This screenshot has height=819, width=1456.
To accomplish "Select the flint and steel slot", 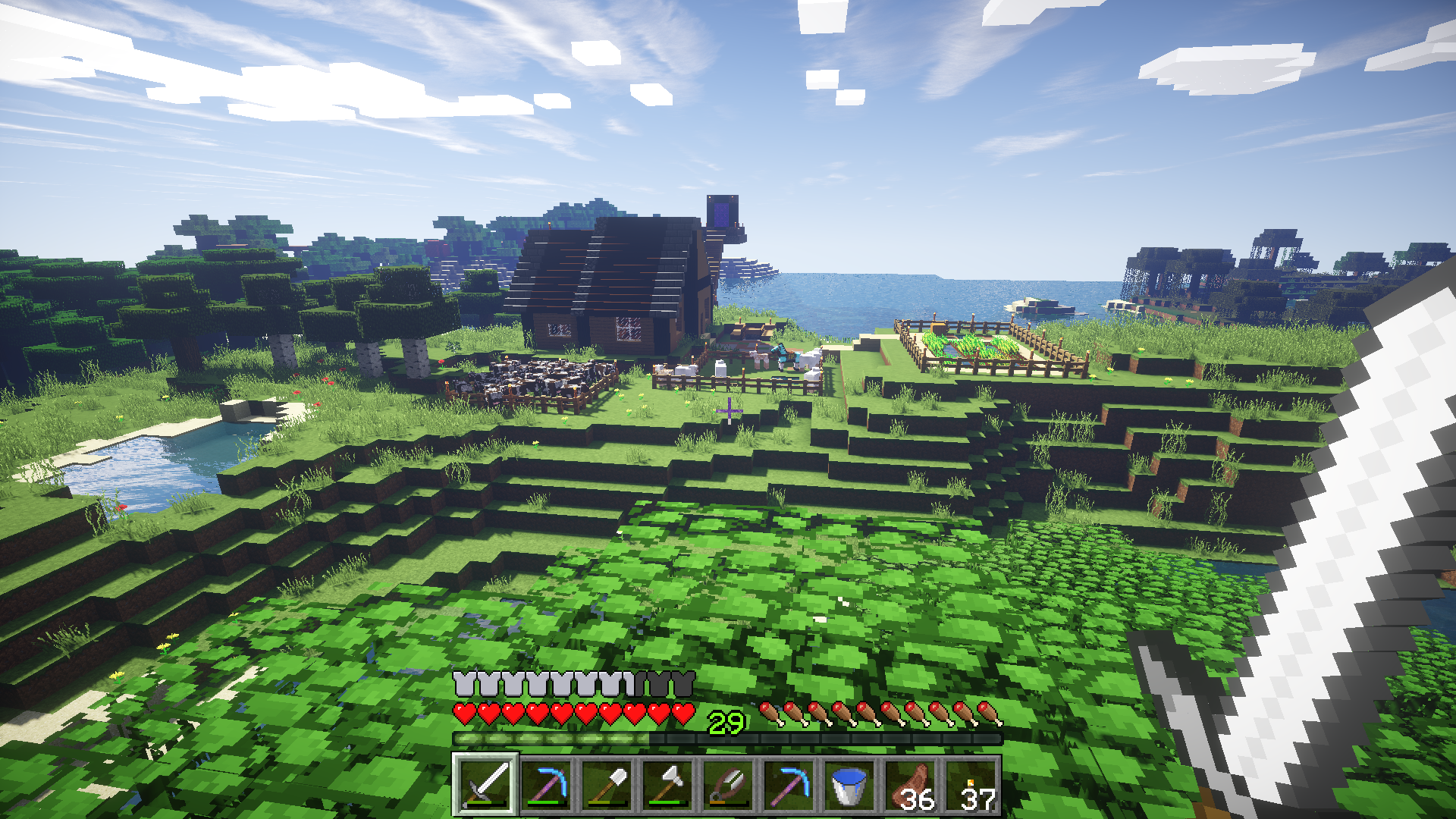I will point(728,785).
